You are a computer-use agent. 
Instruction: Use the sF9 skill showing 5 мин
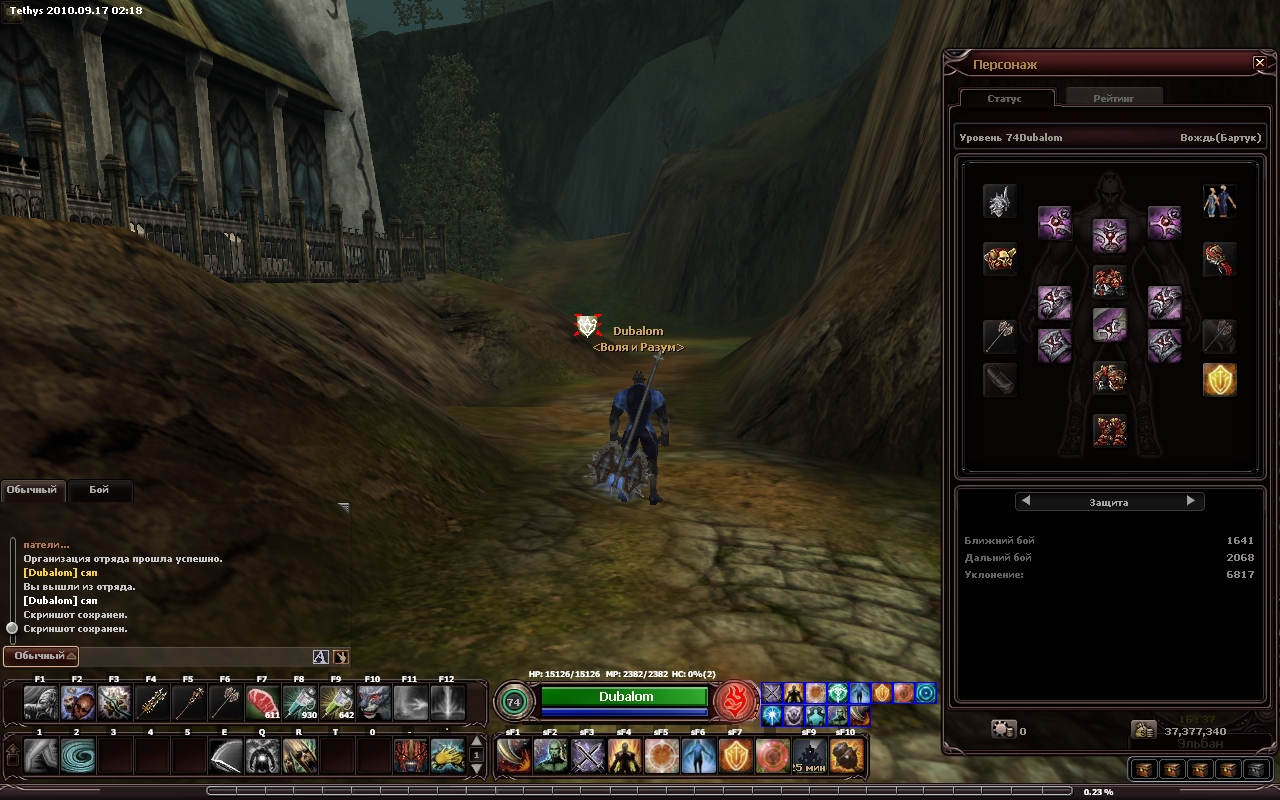[810, 756]
